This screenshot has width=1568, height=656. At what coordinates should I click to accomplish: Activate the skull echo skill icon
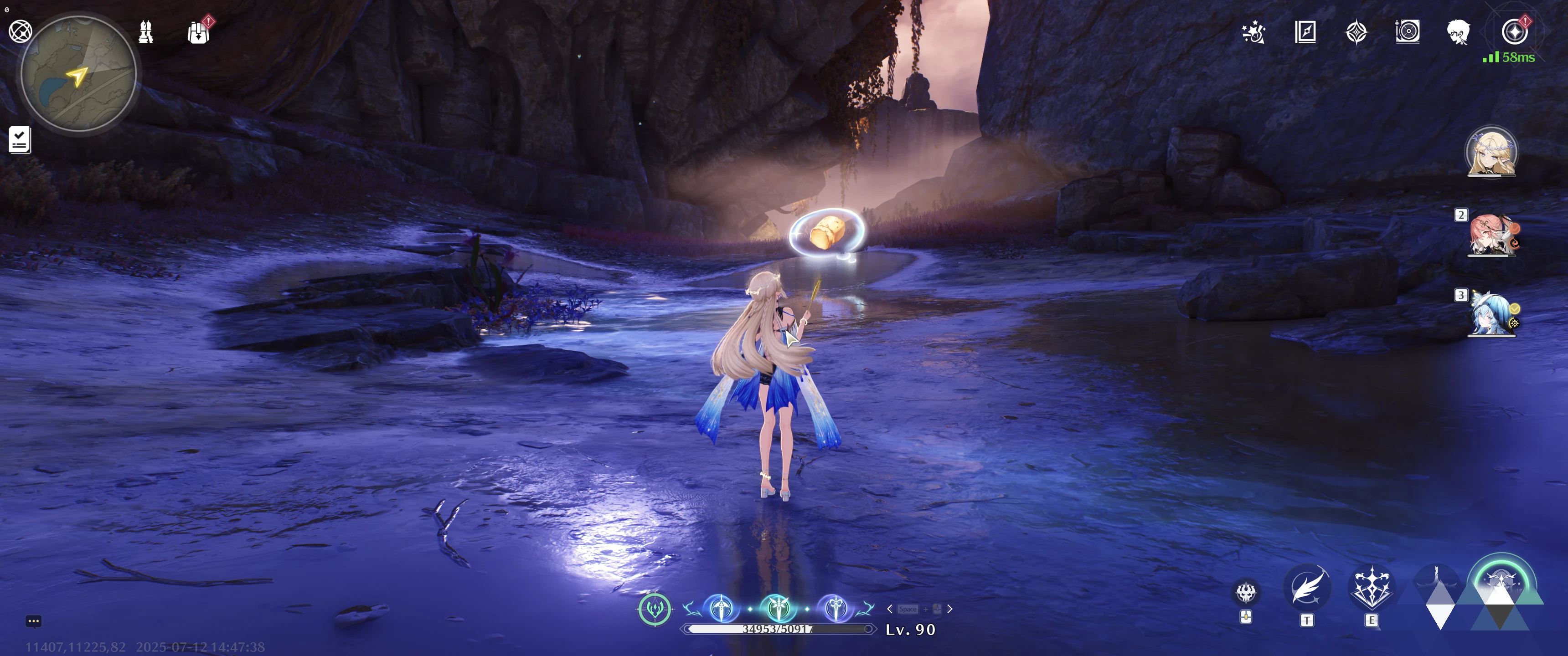click(1246, 592)
